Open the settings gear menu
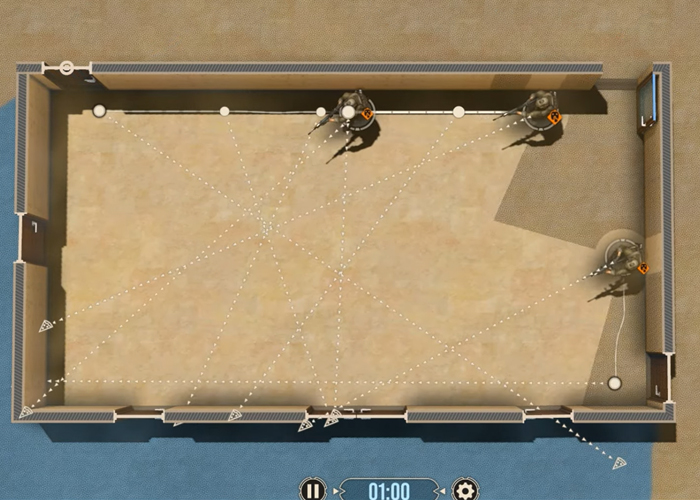Screen dimensions: 700x500 click(x=465, y=490)
